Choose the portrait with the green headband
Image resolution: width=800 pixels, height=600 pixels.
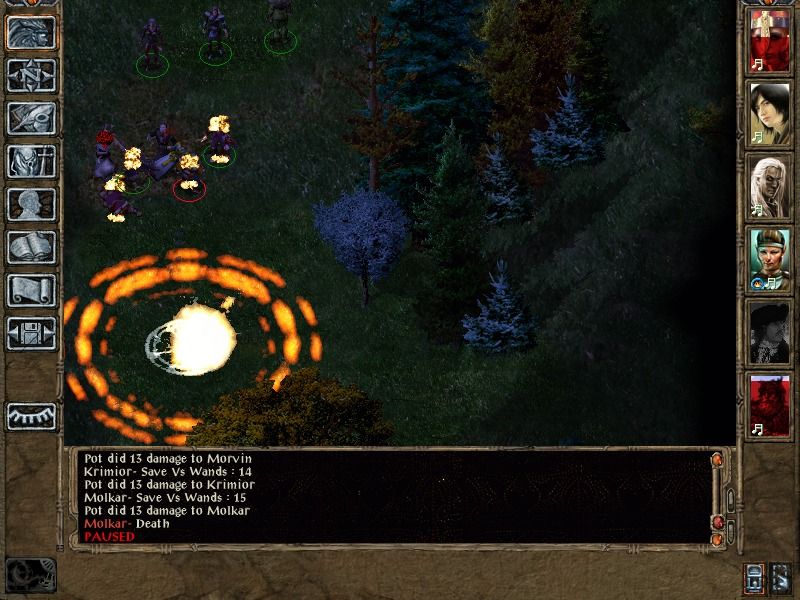[x=770, y=259]
